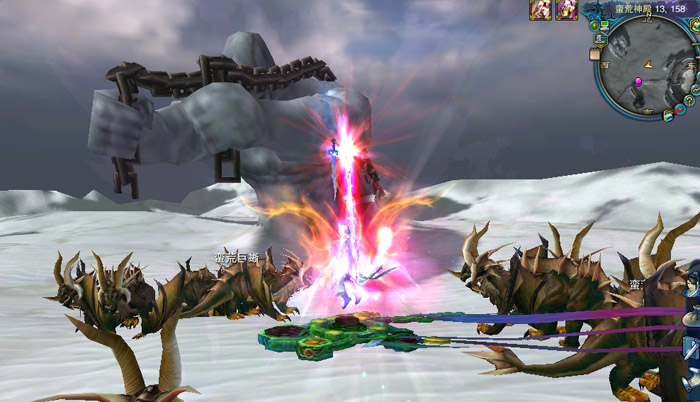Open the character portrait menu icon
This screenshot has width=700, height=402.
click(x=691, y=283)
